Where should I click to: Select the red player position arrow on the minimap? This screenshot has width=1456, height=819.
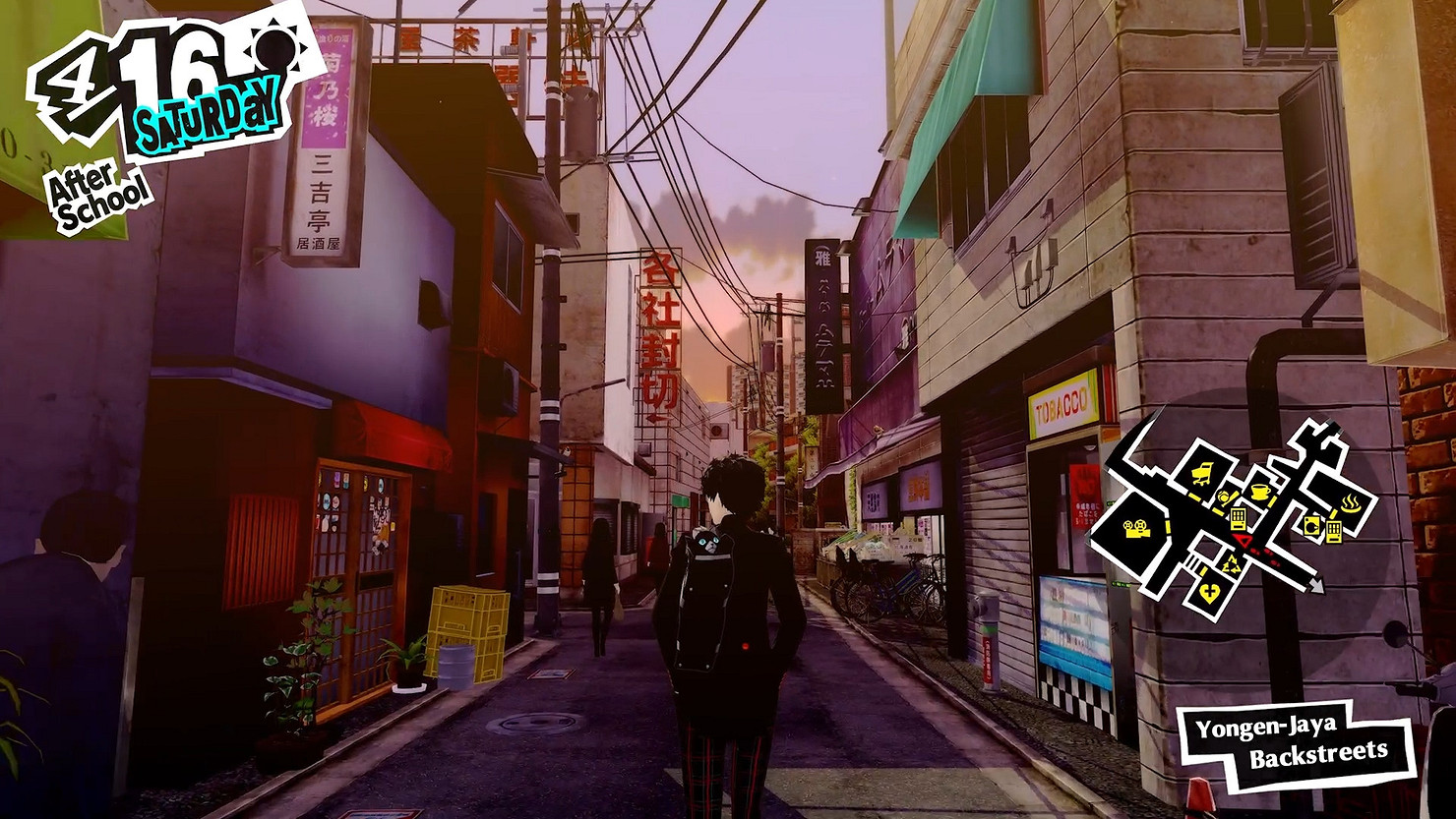point(1244,542)
